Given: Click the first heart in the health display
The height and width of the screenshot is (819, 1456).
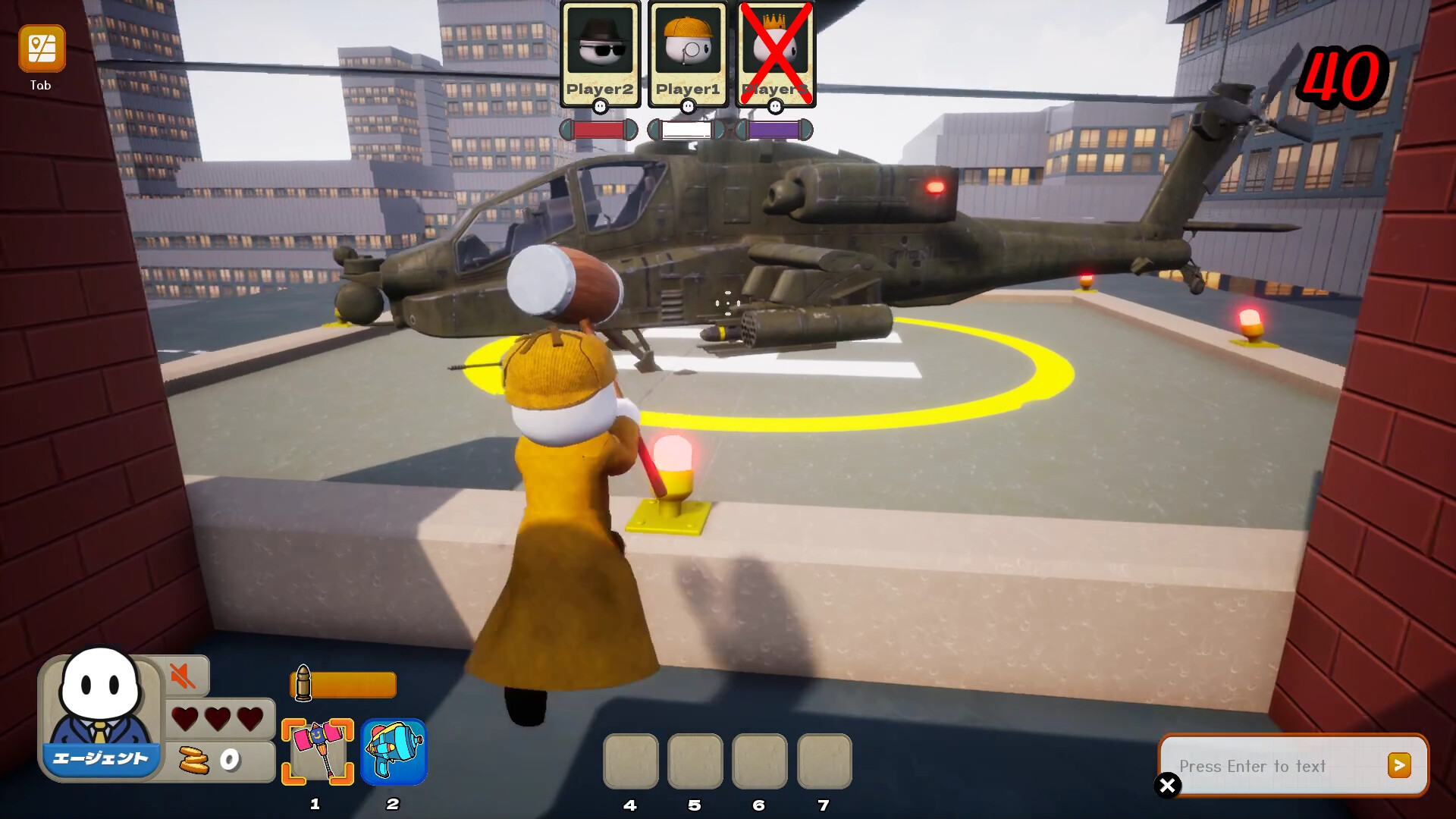Looking at the screenshot, I should point(184,717).
